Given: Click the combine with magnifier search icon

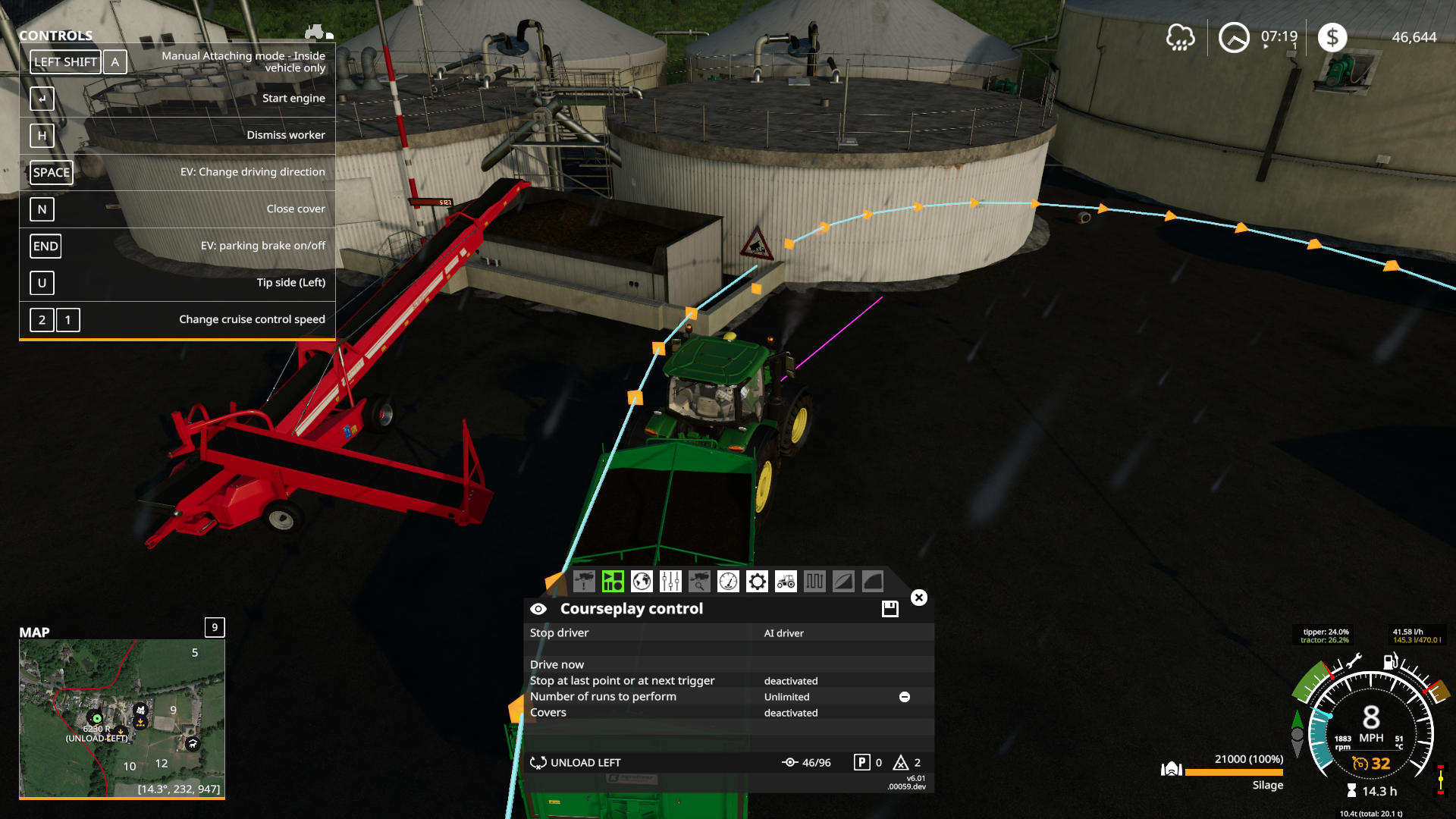Looking at the screenshot, I should tap(698, 582).
